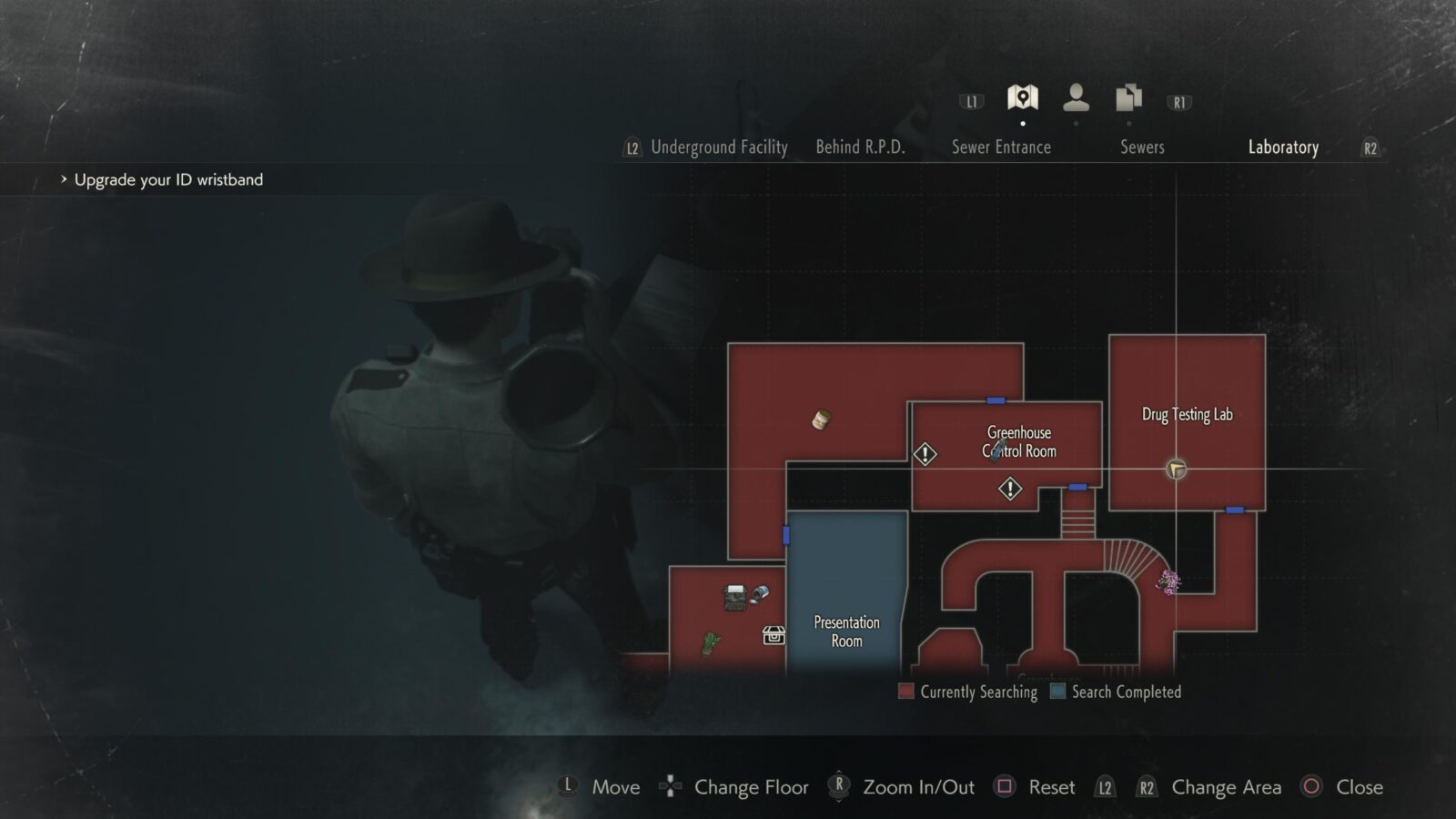
Task: Switch to the Underground Facility tab
Action: point(719,147)
